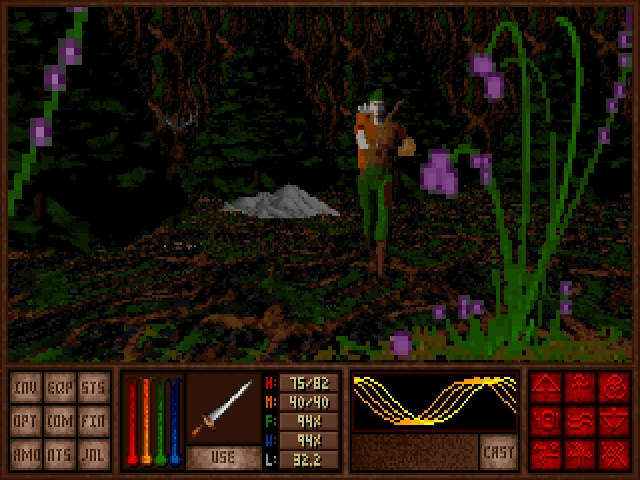
Task: Open the JNL journal
Action: [x=93, y=453]
